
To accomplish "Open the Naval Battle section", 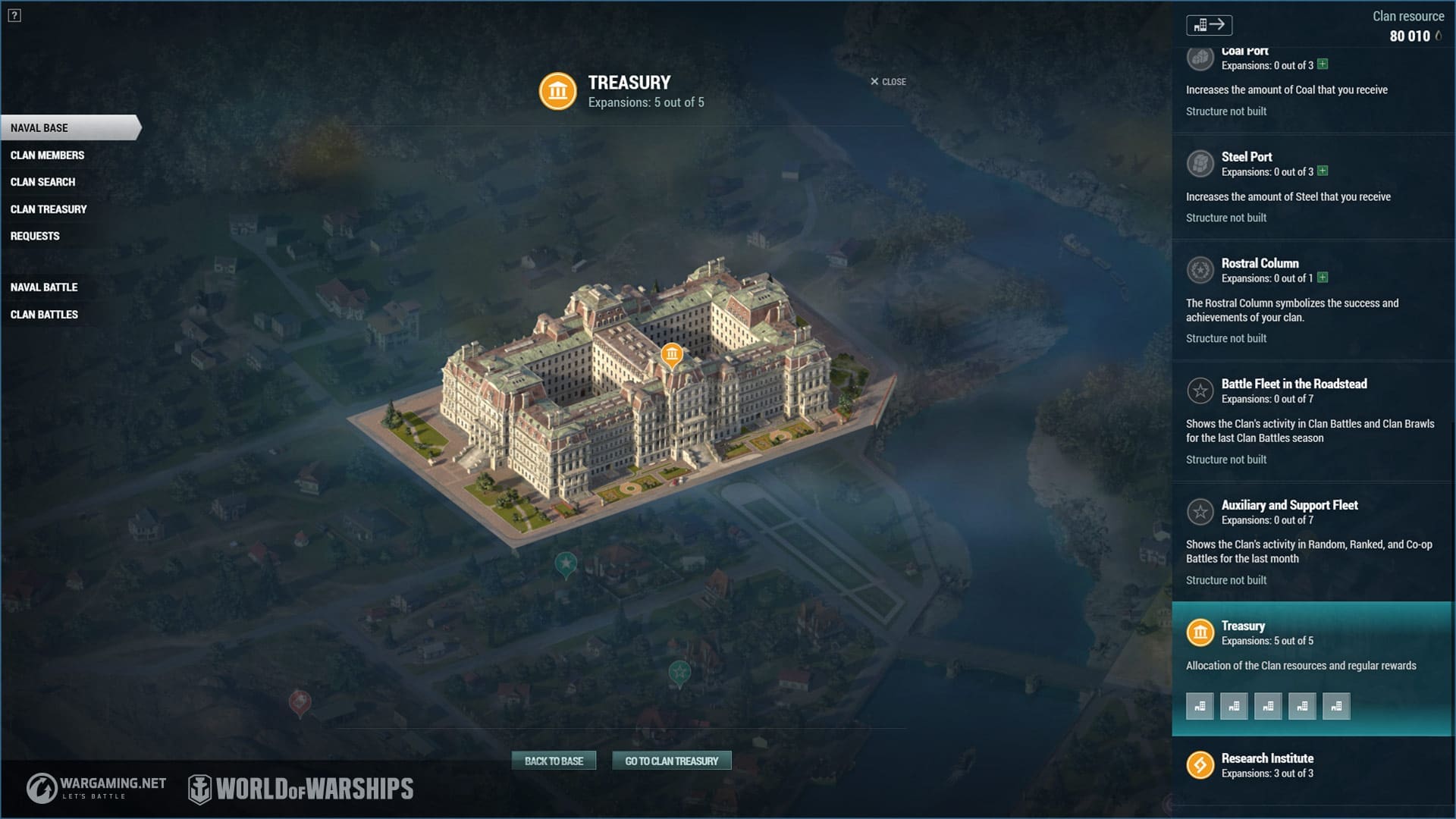I will [44, 287].
